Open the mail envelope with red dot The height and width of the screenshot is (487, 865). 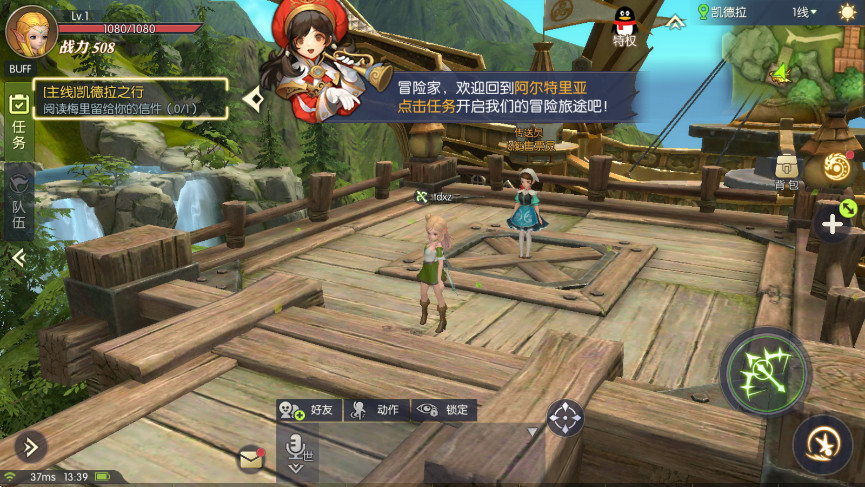click(x=251, y=458)
